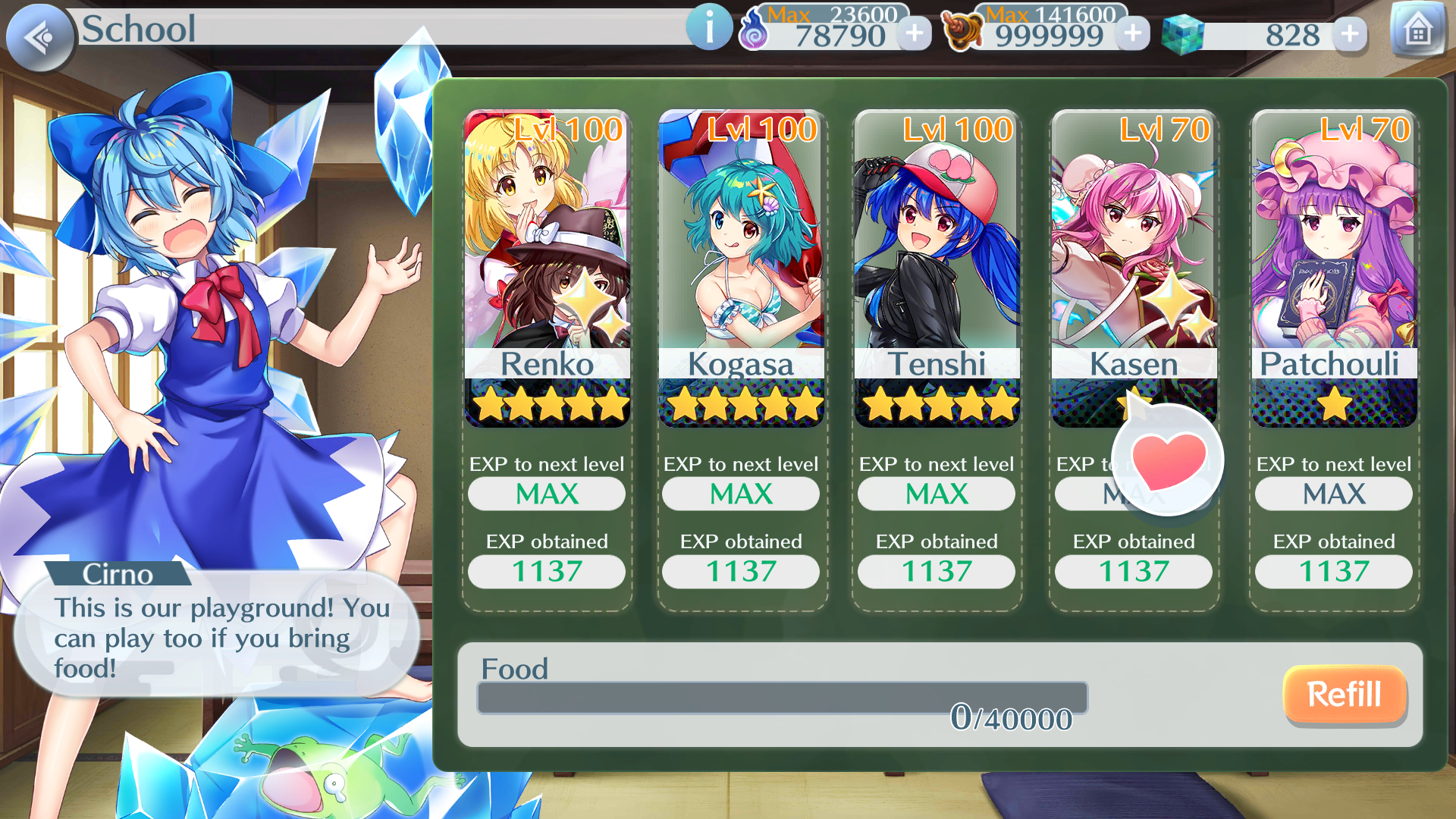
Task: Select the Renko character card
Action: tap(547, 269)
